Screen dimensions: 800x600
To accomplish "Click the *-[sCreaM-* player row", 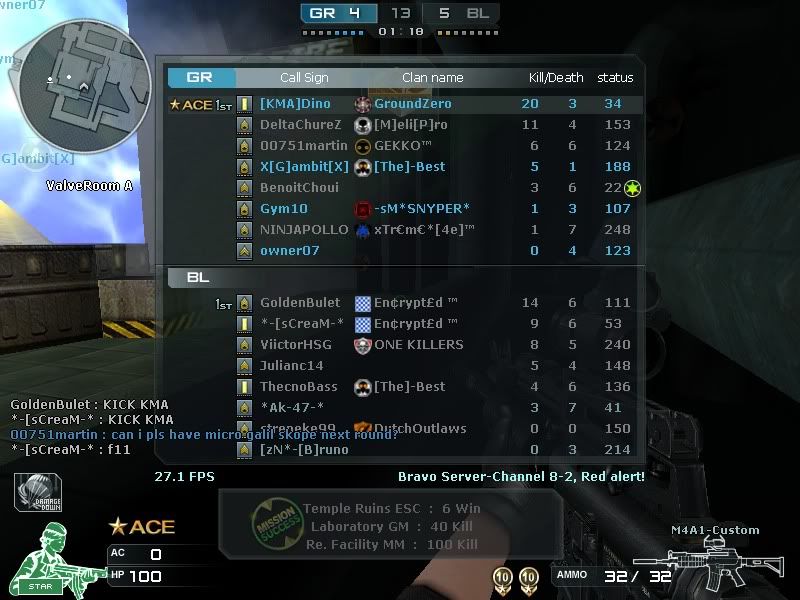I will [302, 324].
